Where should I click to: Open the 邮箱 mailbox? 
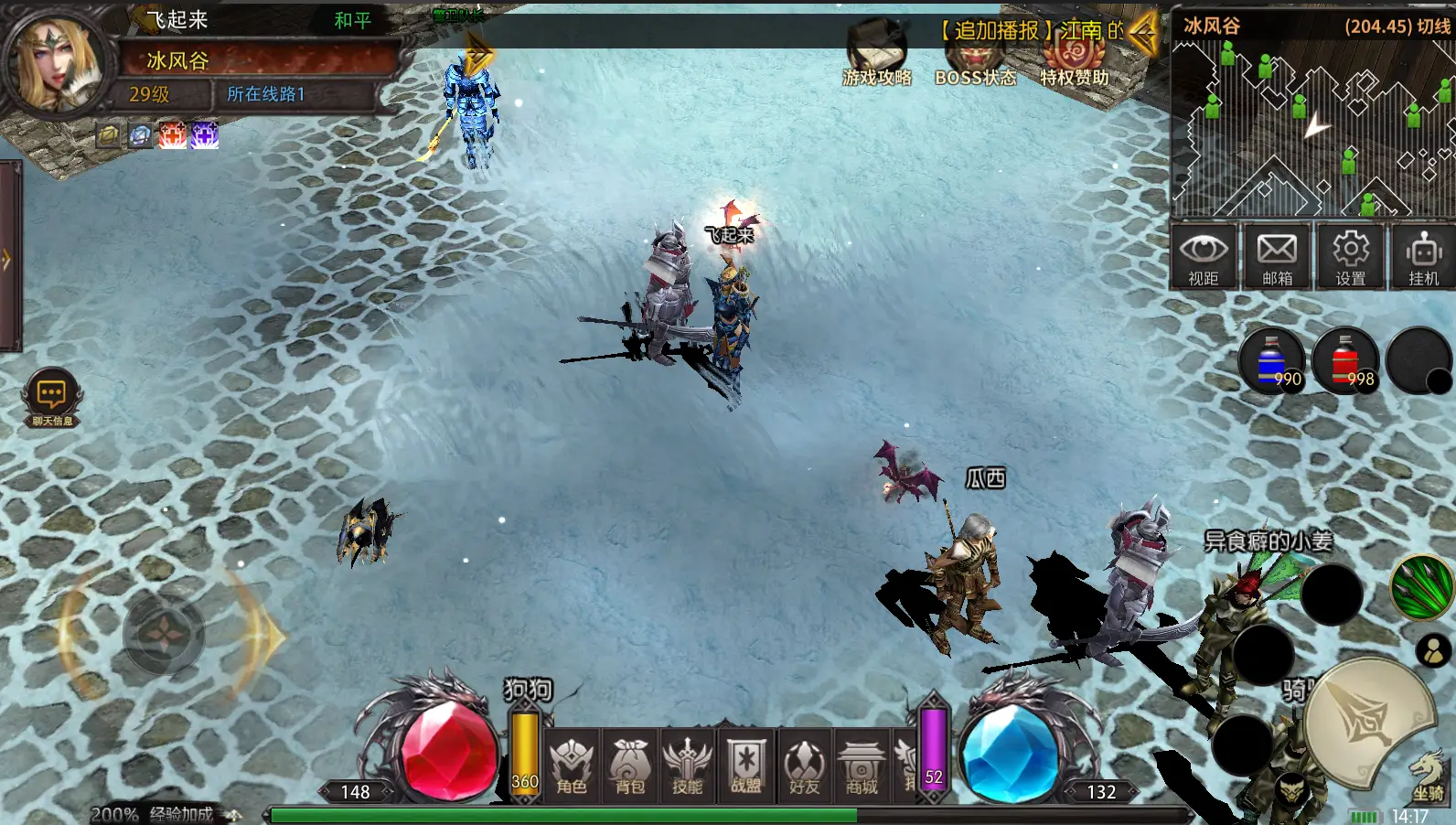(x=1277, y=256)
